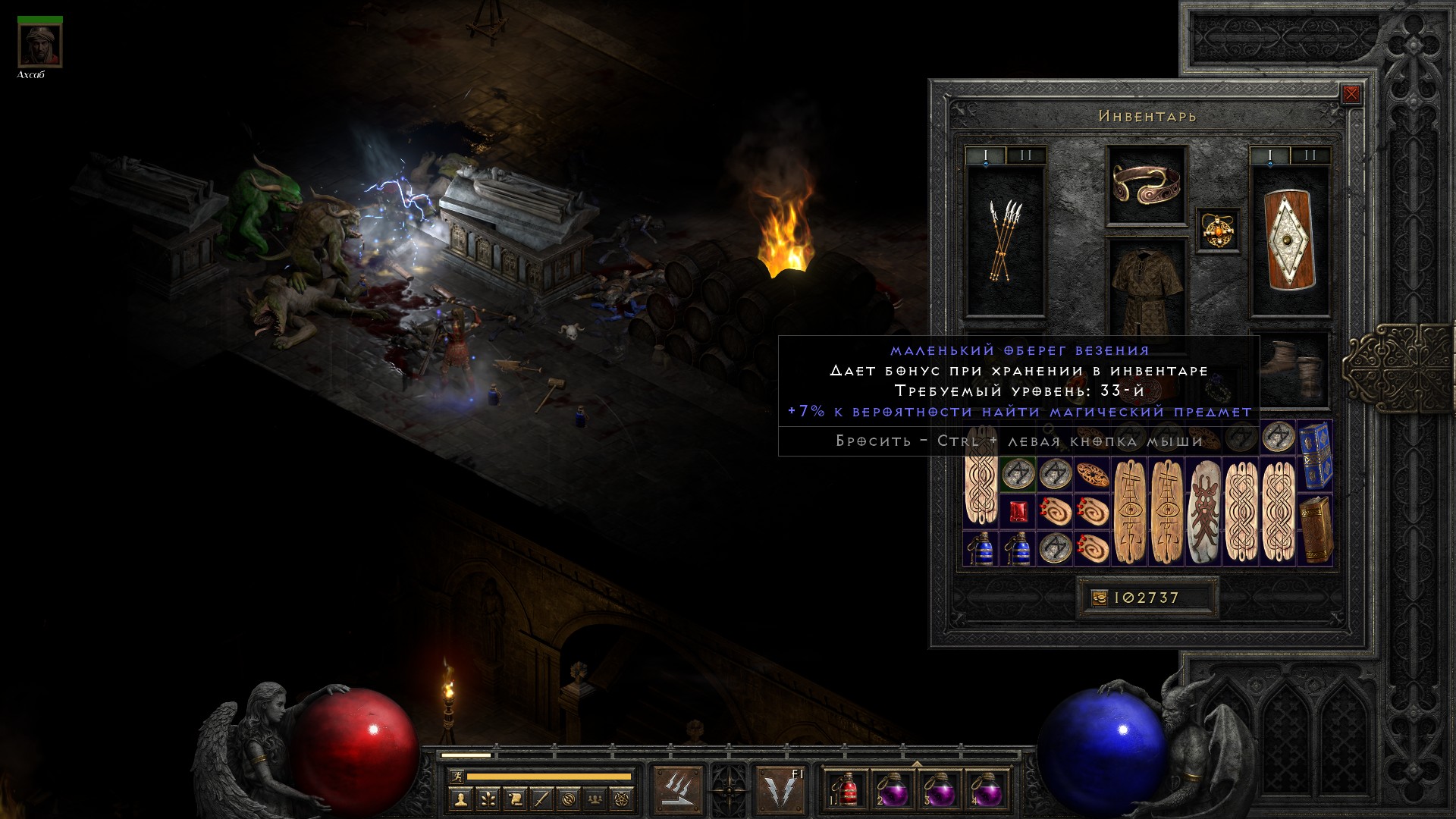Open the right-click lightning skill selector

pyautogui.click(x=781, y=788)
